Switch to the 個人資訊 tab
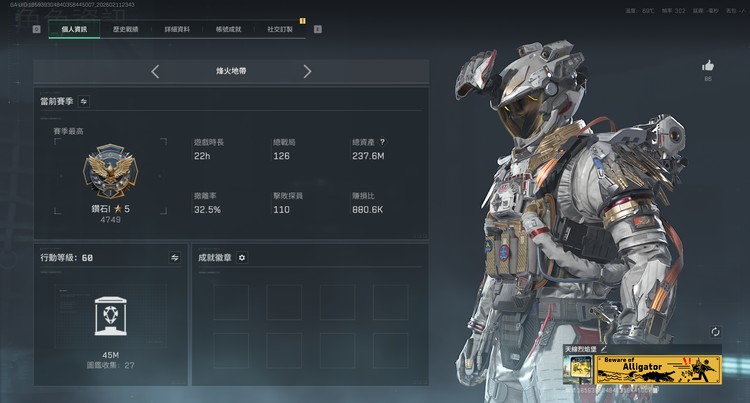This screenshot has width=750, height=403. point(74,30)
